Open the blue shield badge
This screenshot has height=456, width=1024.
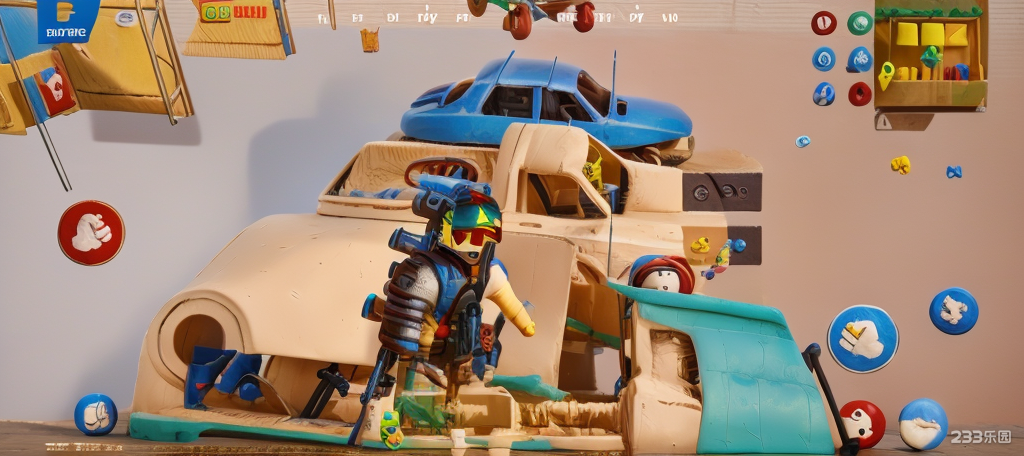69,21
